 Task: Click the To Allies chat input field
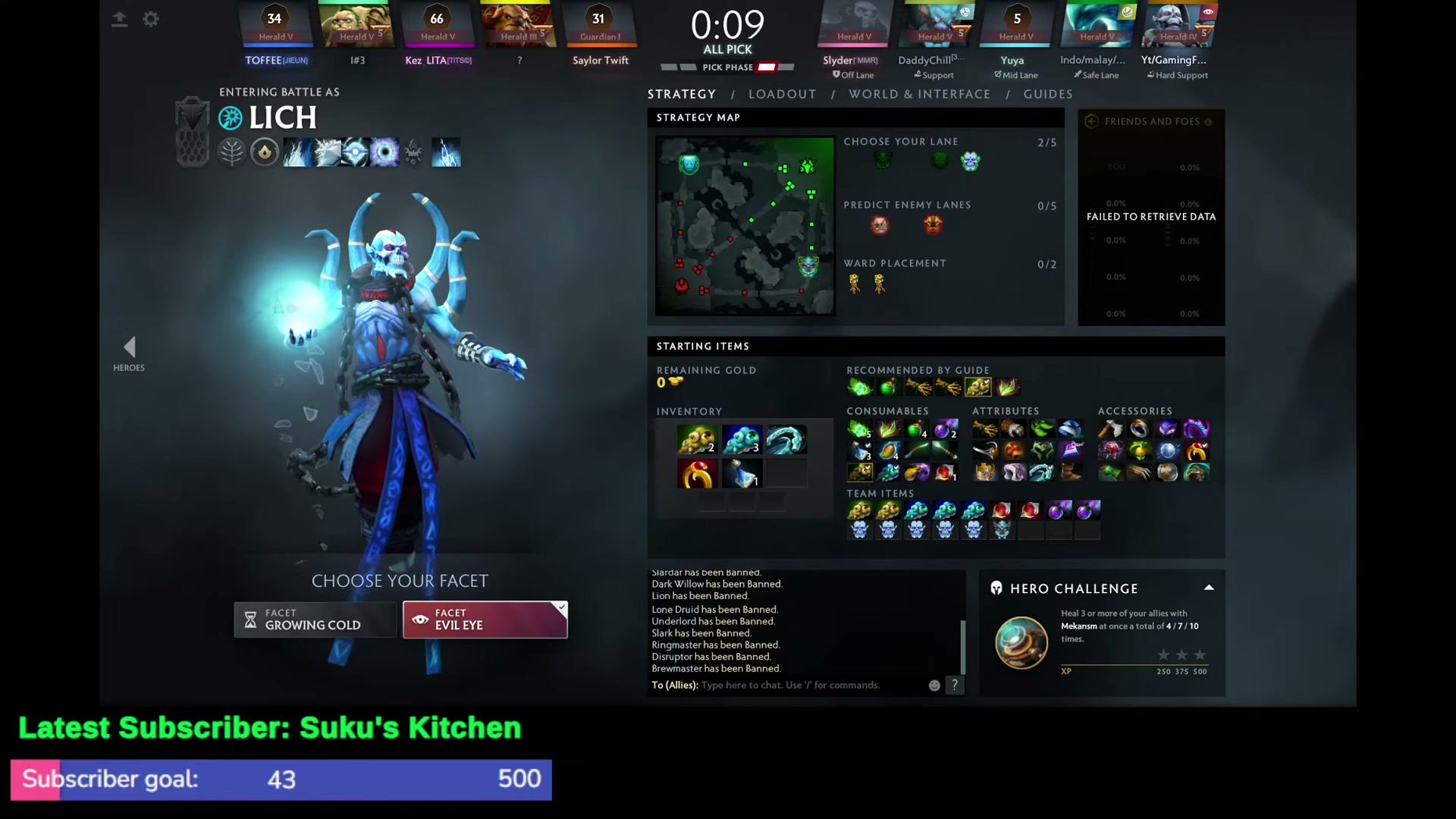[x=796, y=685]
